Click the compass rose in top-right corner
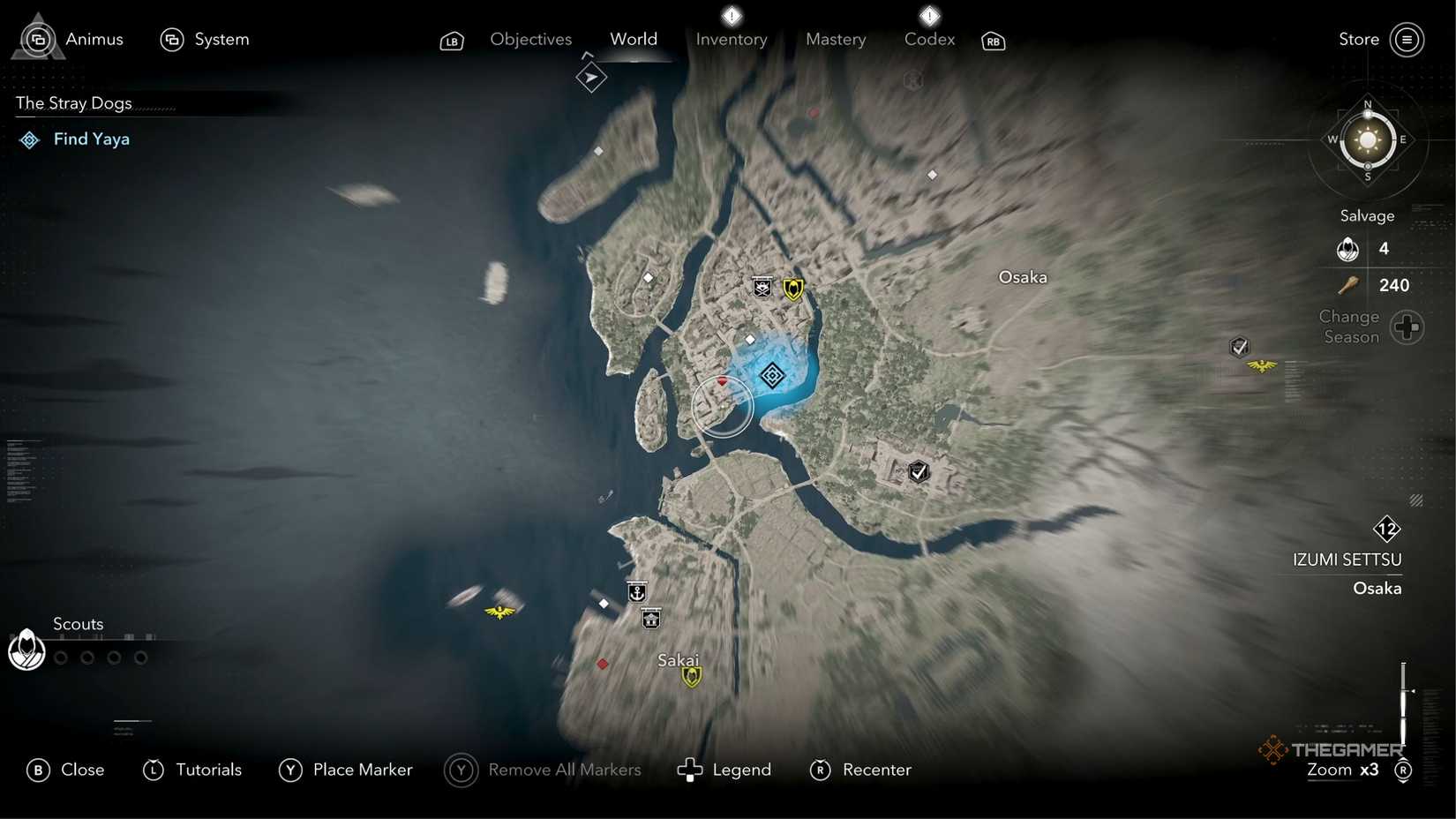Viewport: 1456px width, 819px height. (1366, 141)
